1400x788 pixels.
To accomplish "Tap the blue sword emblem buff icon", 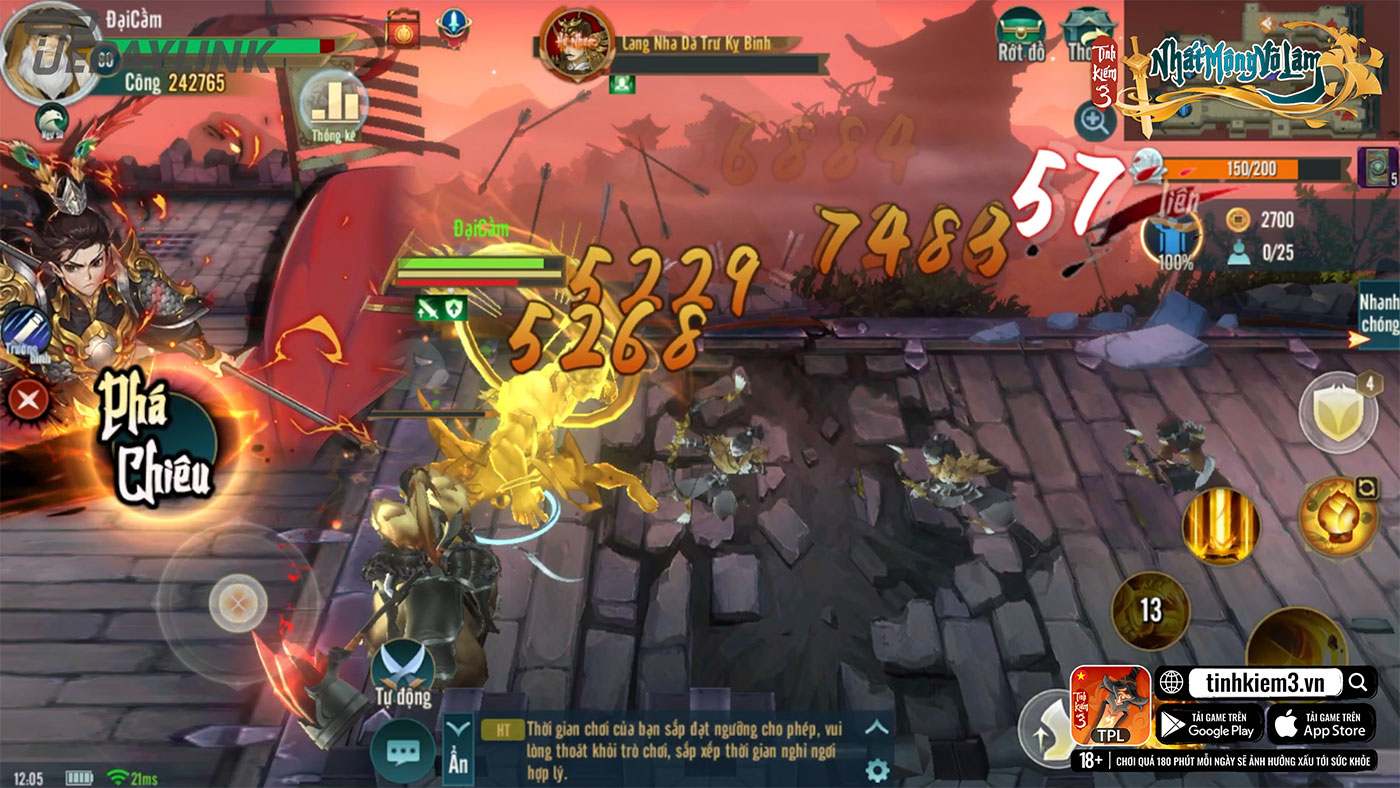I will tap(455, 26).
